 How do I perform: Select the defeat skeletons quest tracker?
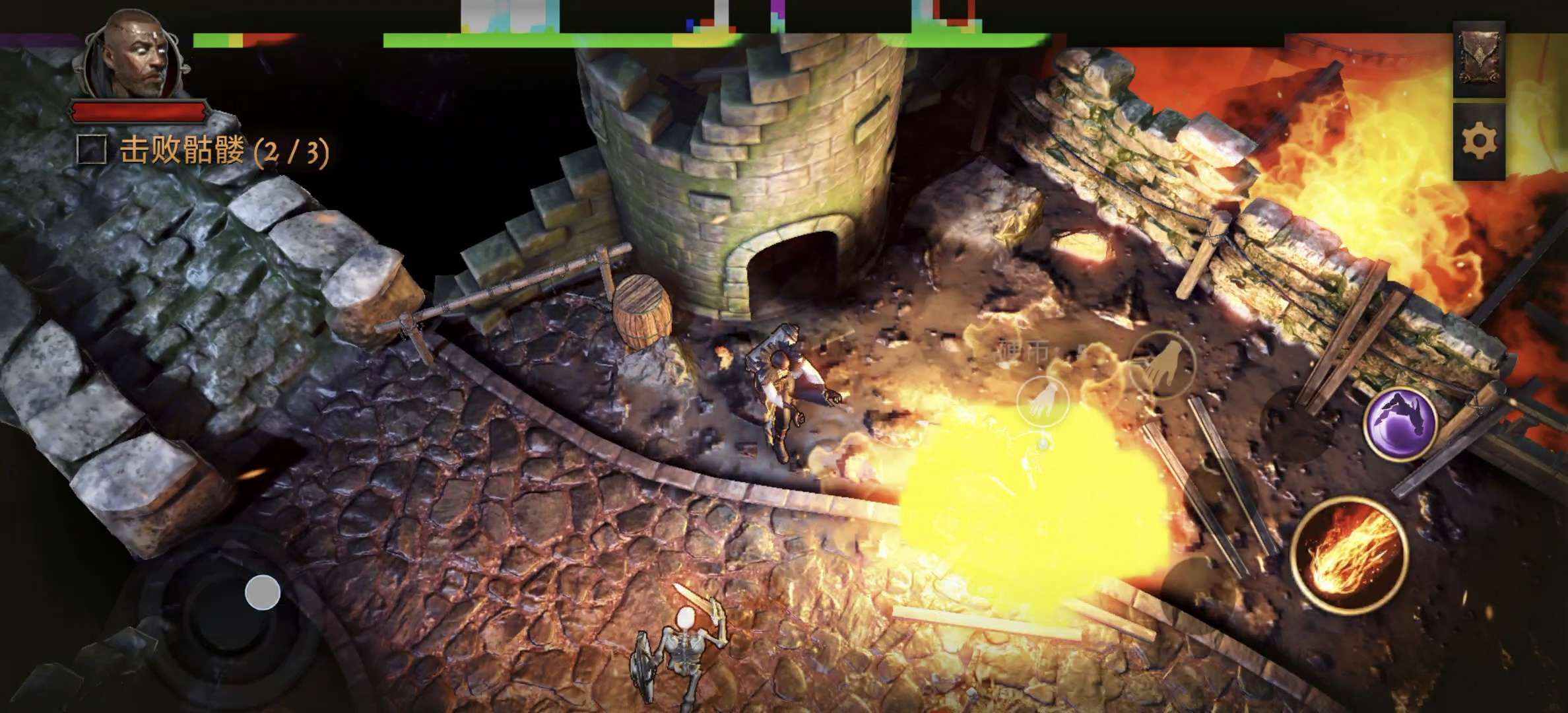point(205,151)
